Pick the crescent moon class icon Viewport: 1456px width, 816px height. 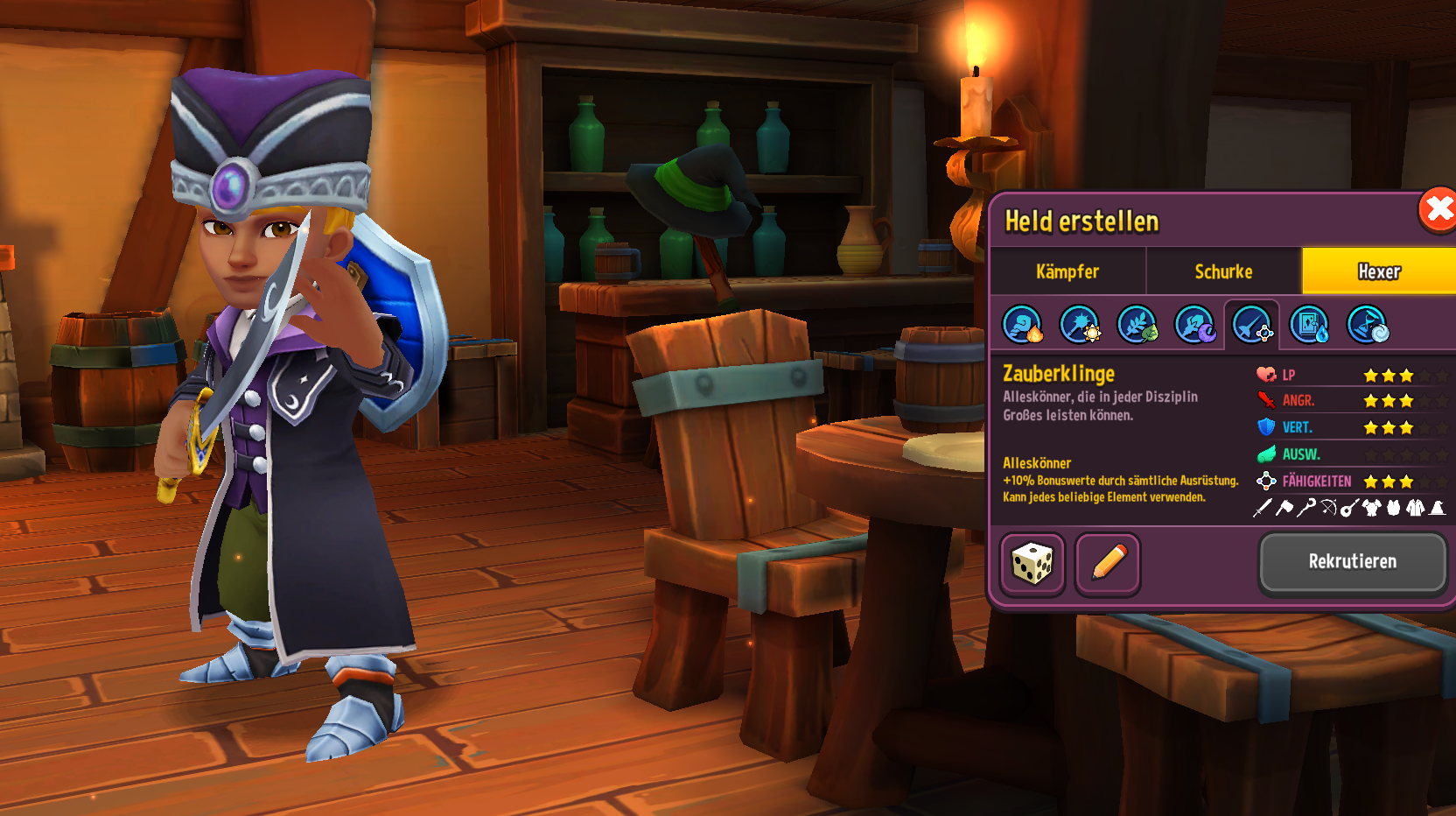point(1194,325)
